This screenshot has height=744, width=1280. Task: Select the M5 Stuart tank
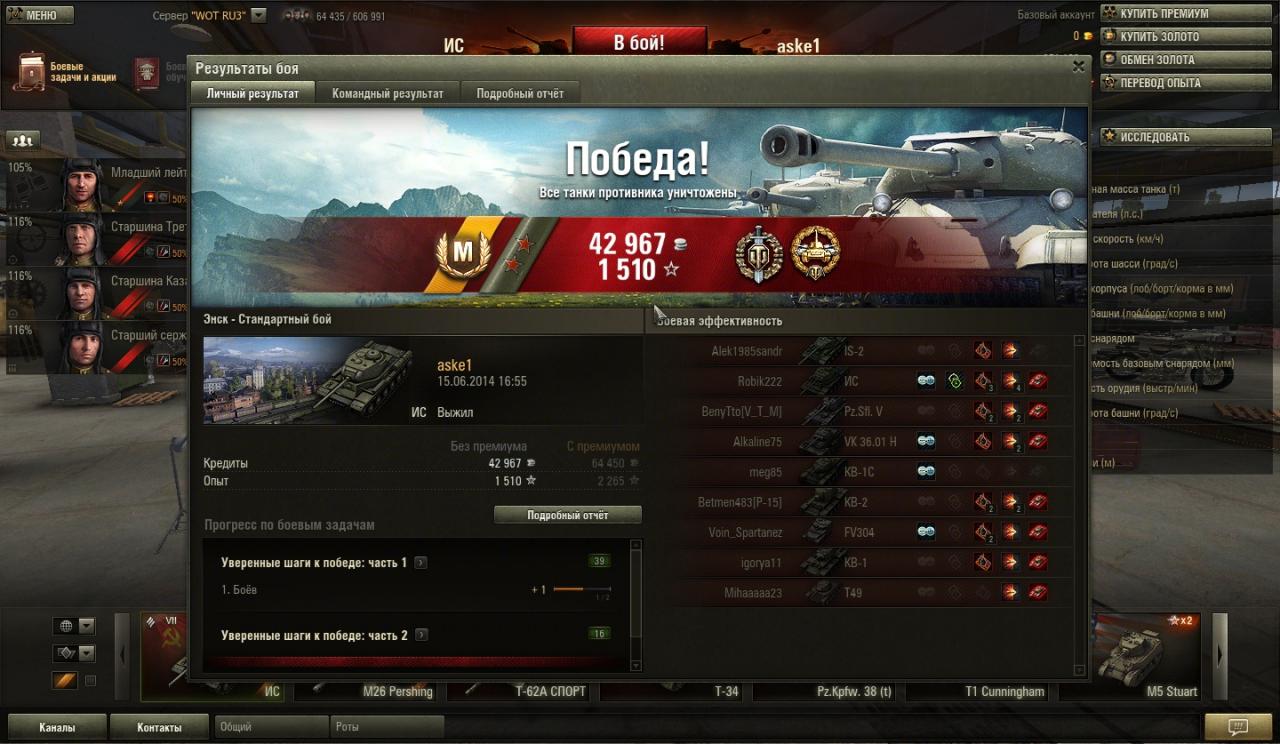point(1148,660)
